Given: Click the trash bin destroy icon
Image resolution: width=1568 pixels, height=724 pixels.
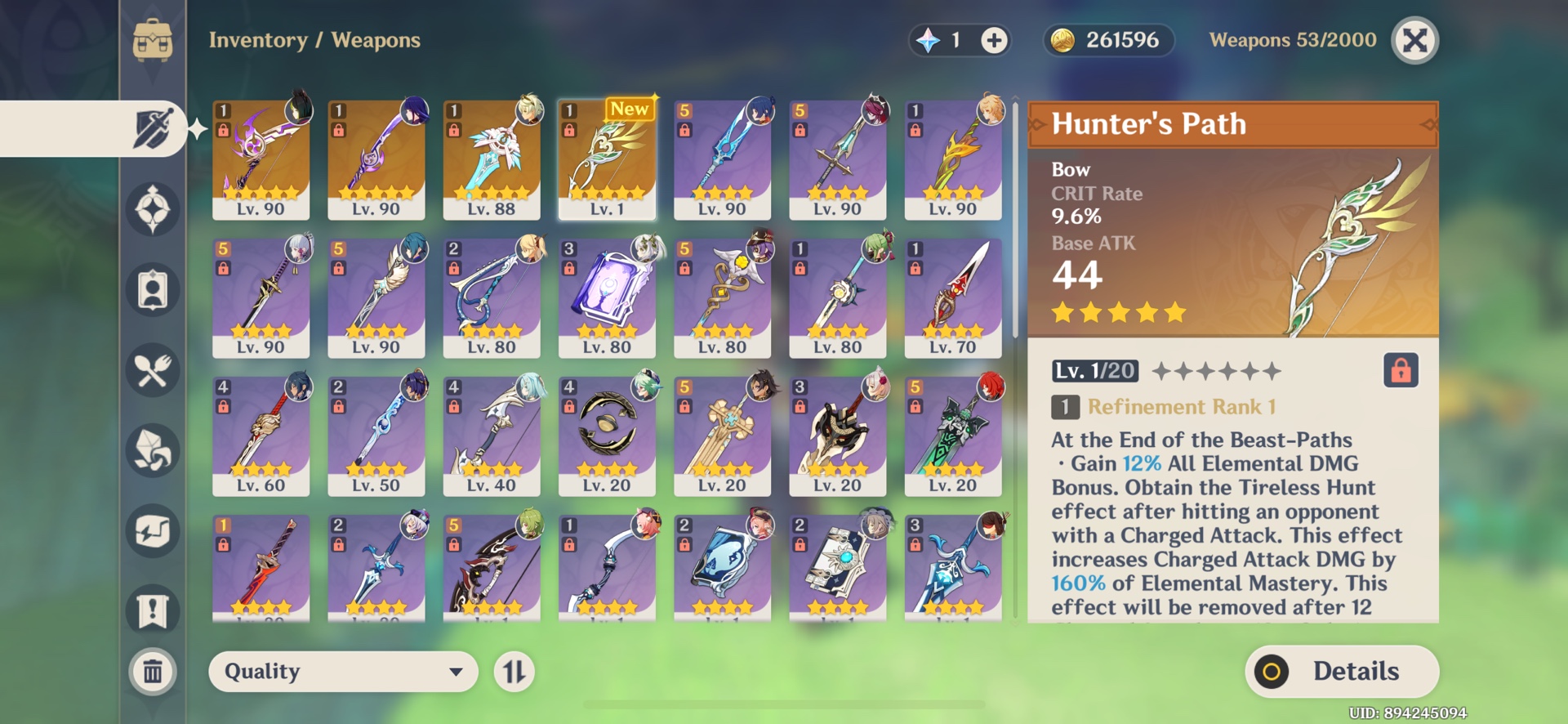Looking at the screenshot, I should 152,670.
